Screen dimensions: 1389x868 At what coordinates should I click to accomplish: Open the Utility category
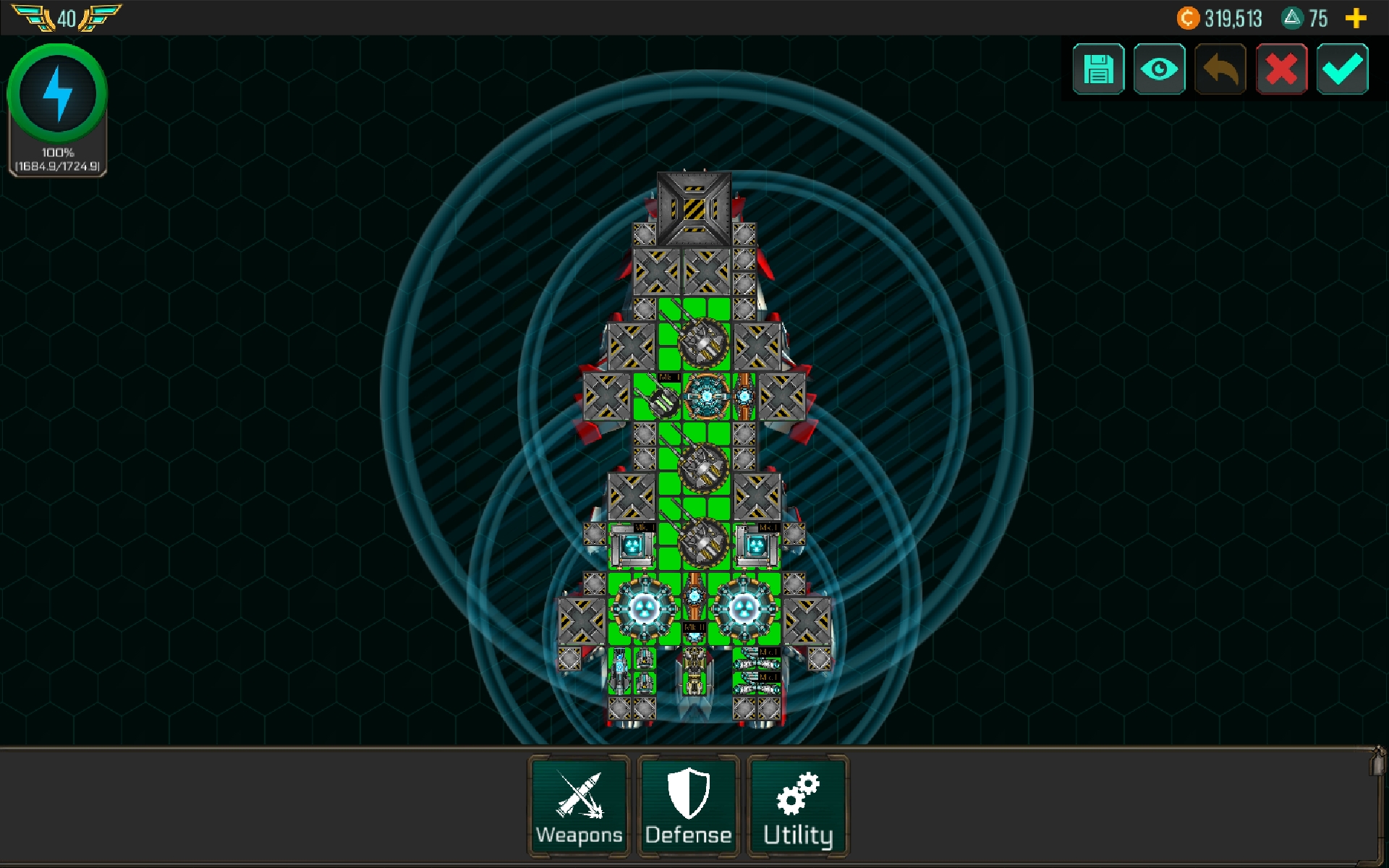pos(797,806)
